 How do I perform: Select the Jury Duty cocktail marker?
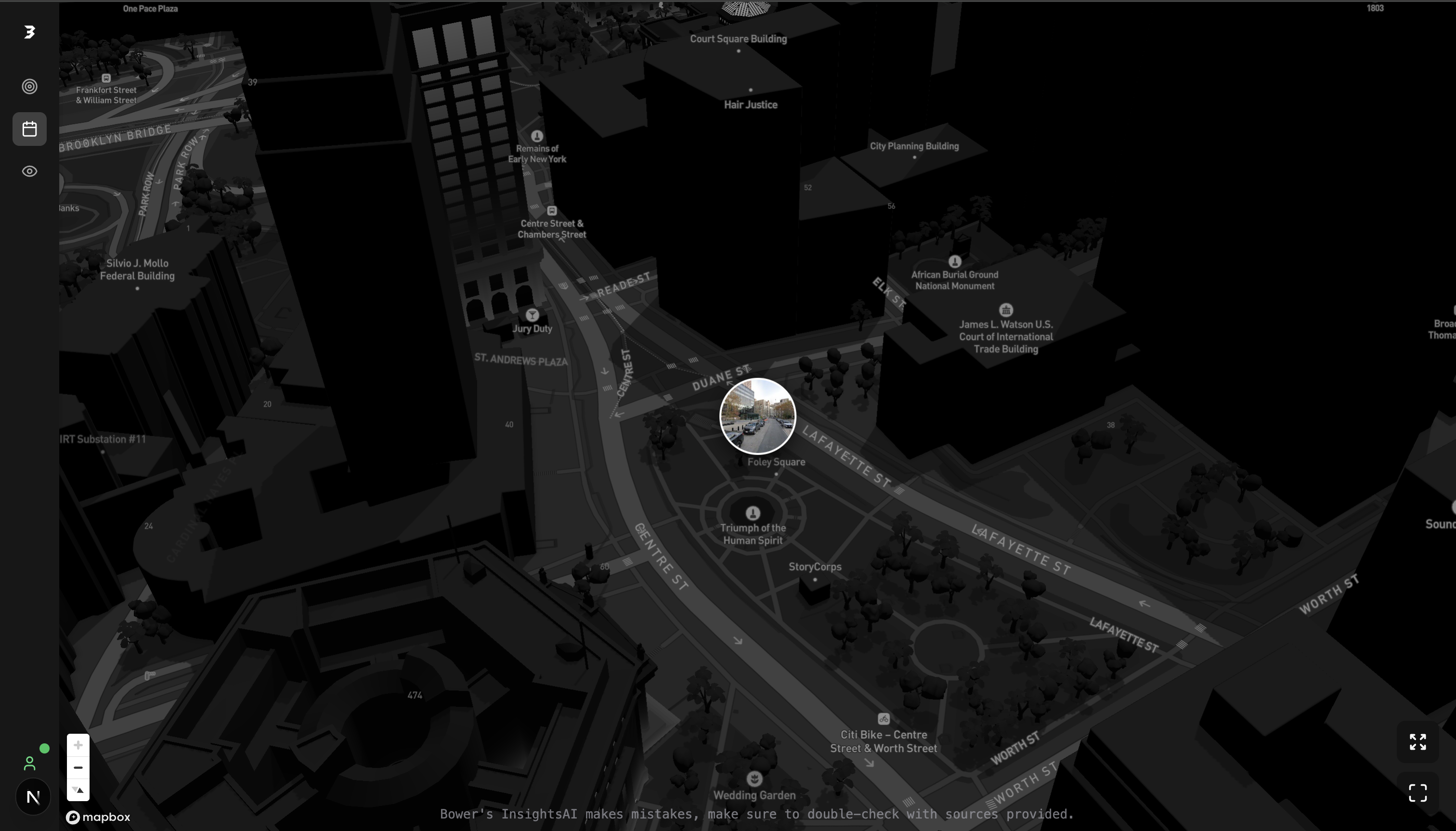pyautogui.click(x=532, y=314)
